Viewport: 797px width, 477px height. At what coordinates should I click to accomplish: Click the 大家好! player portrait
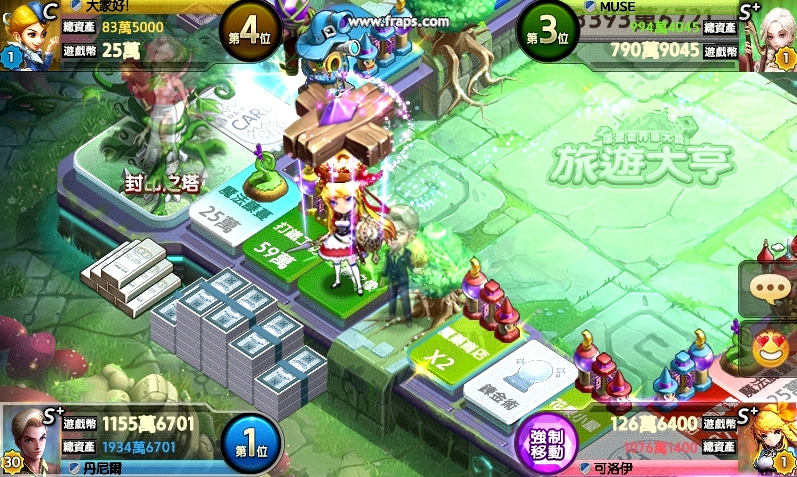27,35
